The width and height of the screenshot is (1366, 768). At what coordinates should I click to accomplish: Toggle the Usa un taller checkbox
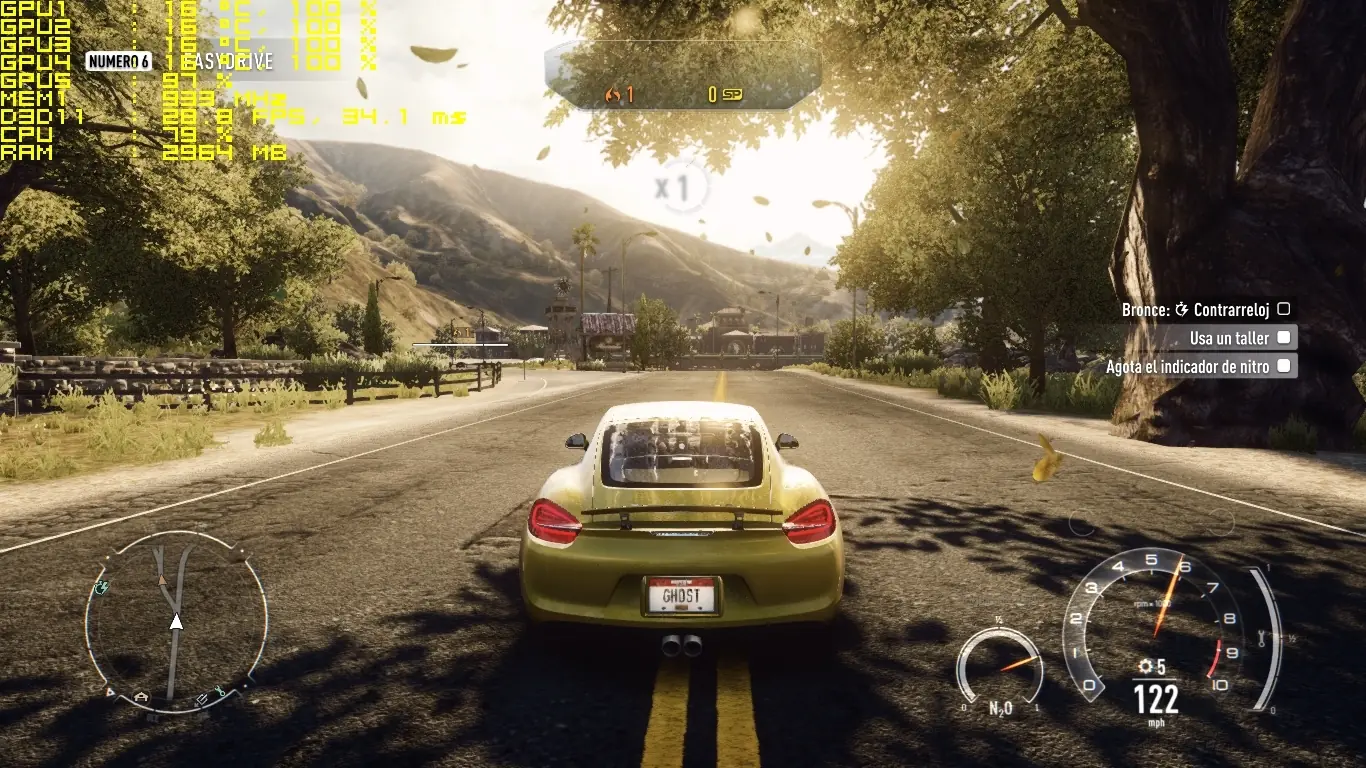point(1284,338)
